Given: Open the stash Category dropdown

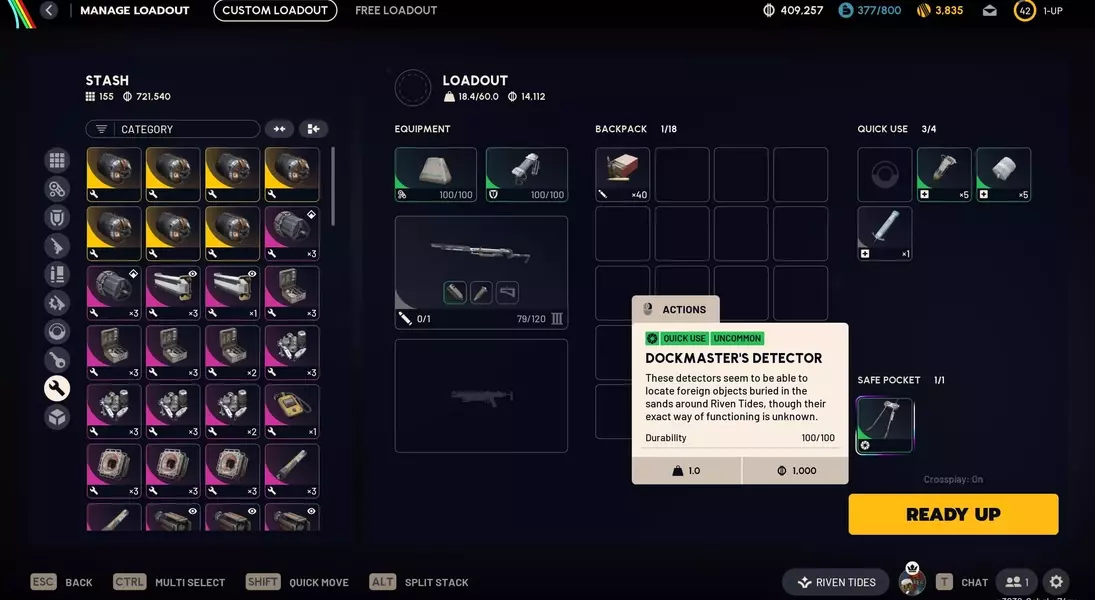Looking at the screenshot, I should 173,129.
